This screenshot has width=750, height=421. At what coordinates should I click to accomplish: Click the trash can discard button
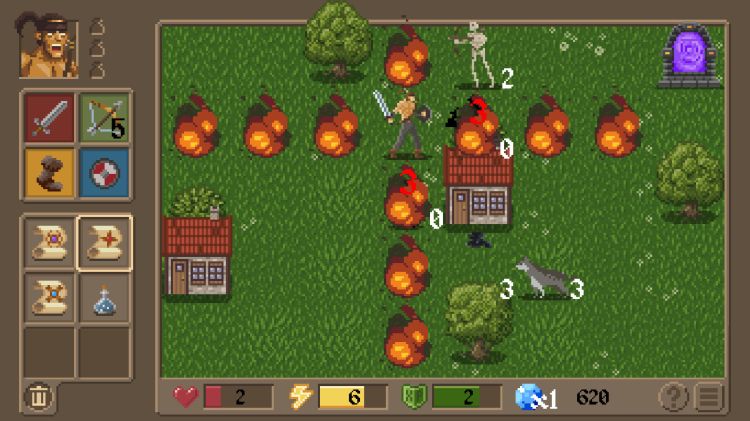(x=39, y=397)
